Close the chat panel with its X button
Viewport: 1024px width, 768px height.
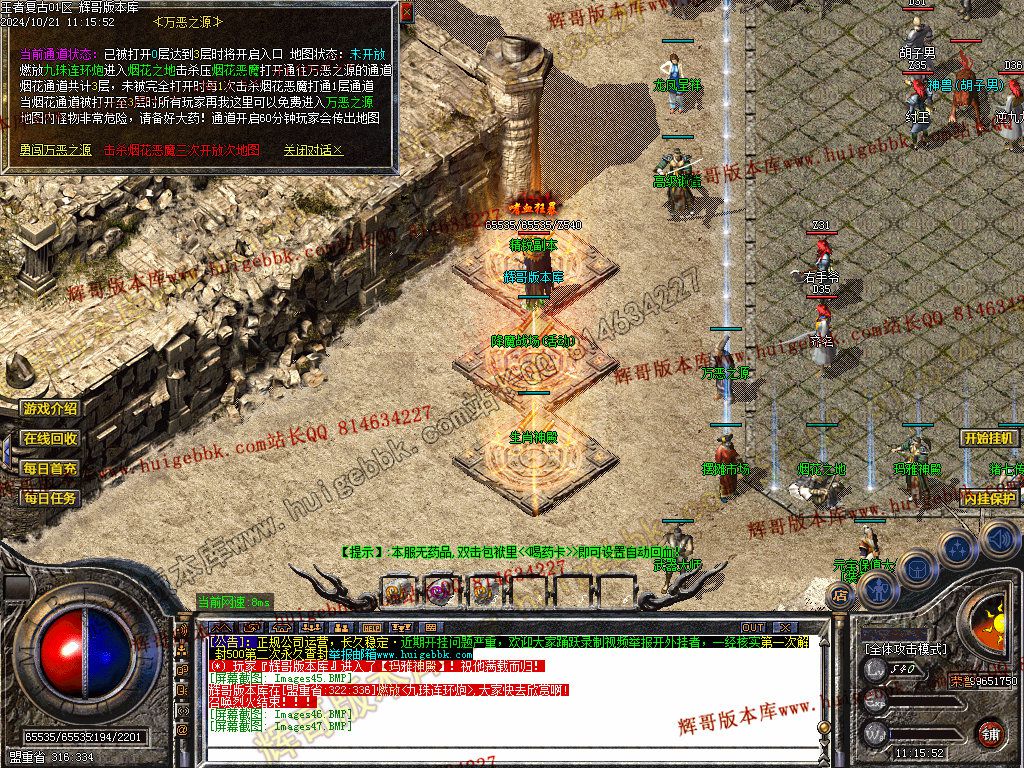click(783, 627)
